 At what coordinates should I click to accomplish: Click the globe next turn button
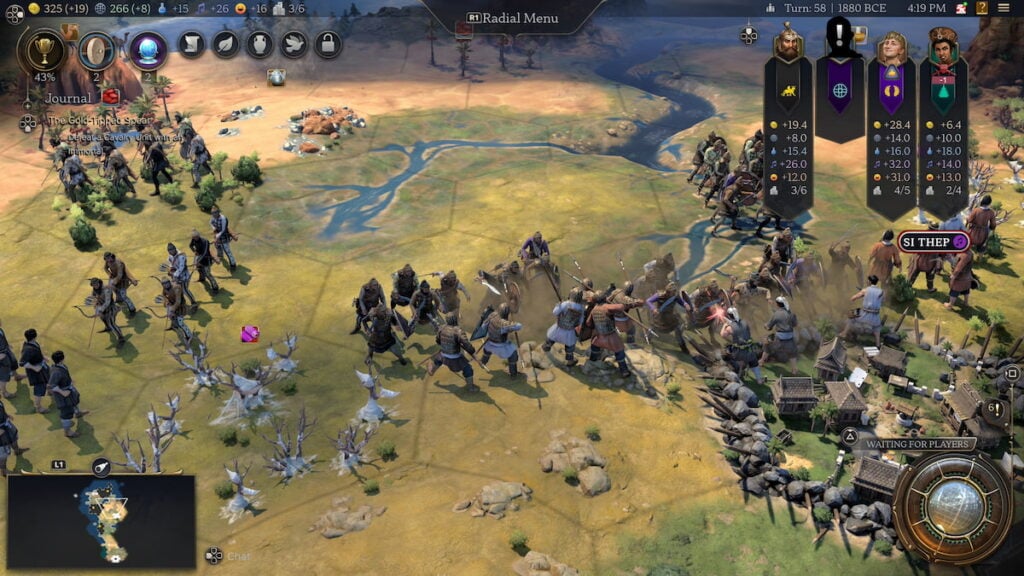coord(952,508)
